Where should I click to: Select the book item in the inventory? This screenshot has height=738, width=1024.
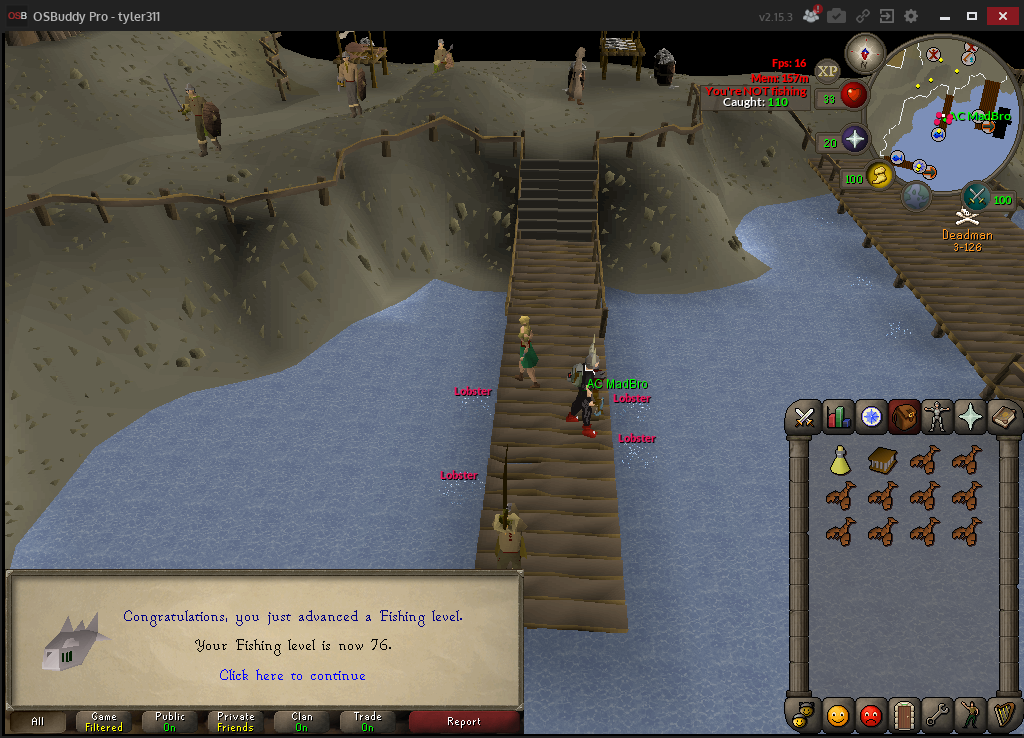881,460
